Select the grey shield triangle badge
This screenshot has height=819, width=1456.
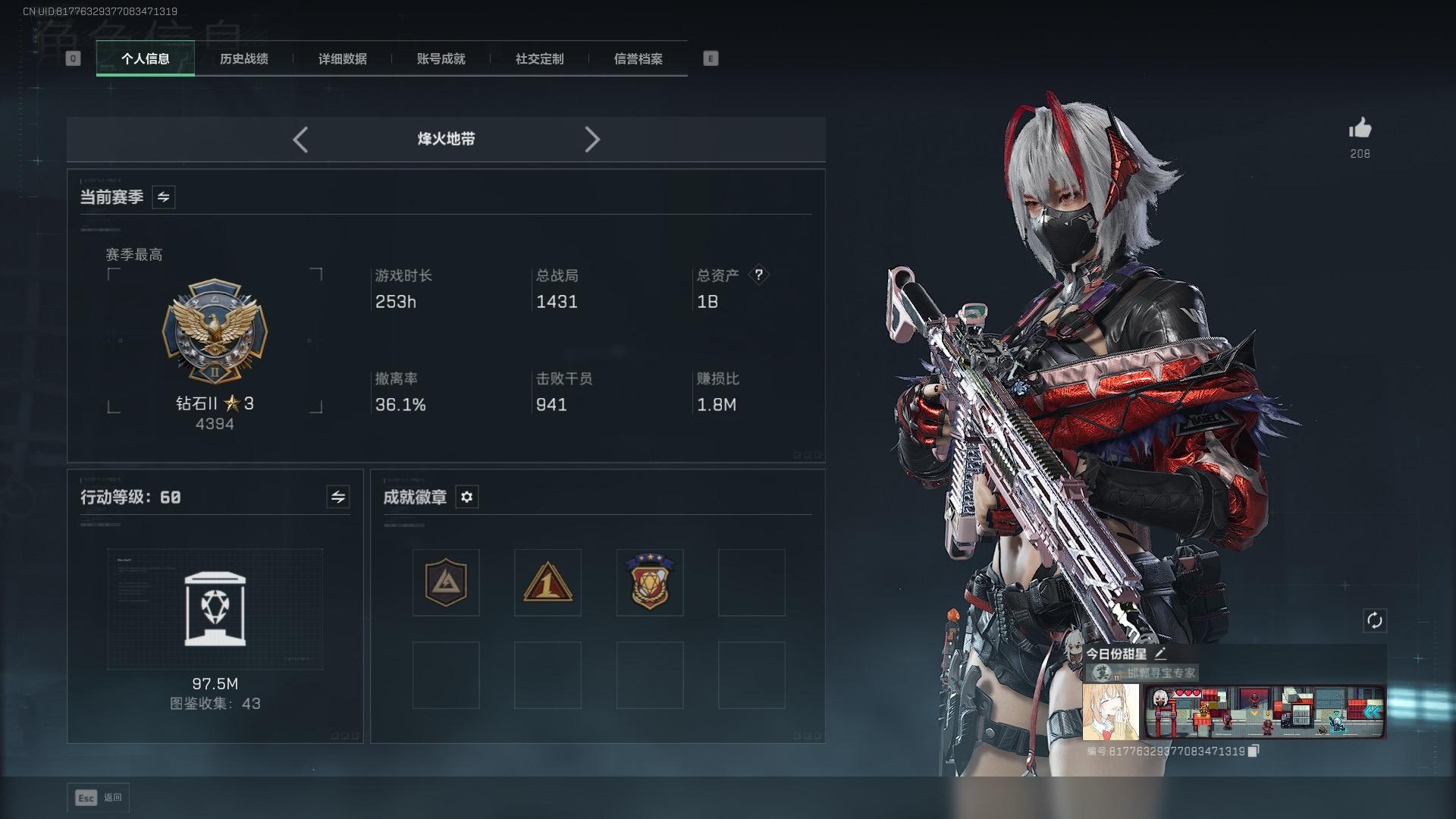(x=446, y=582)
